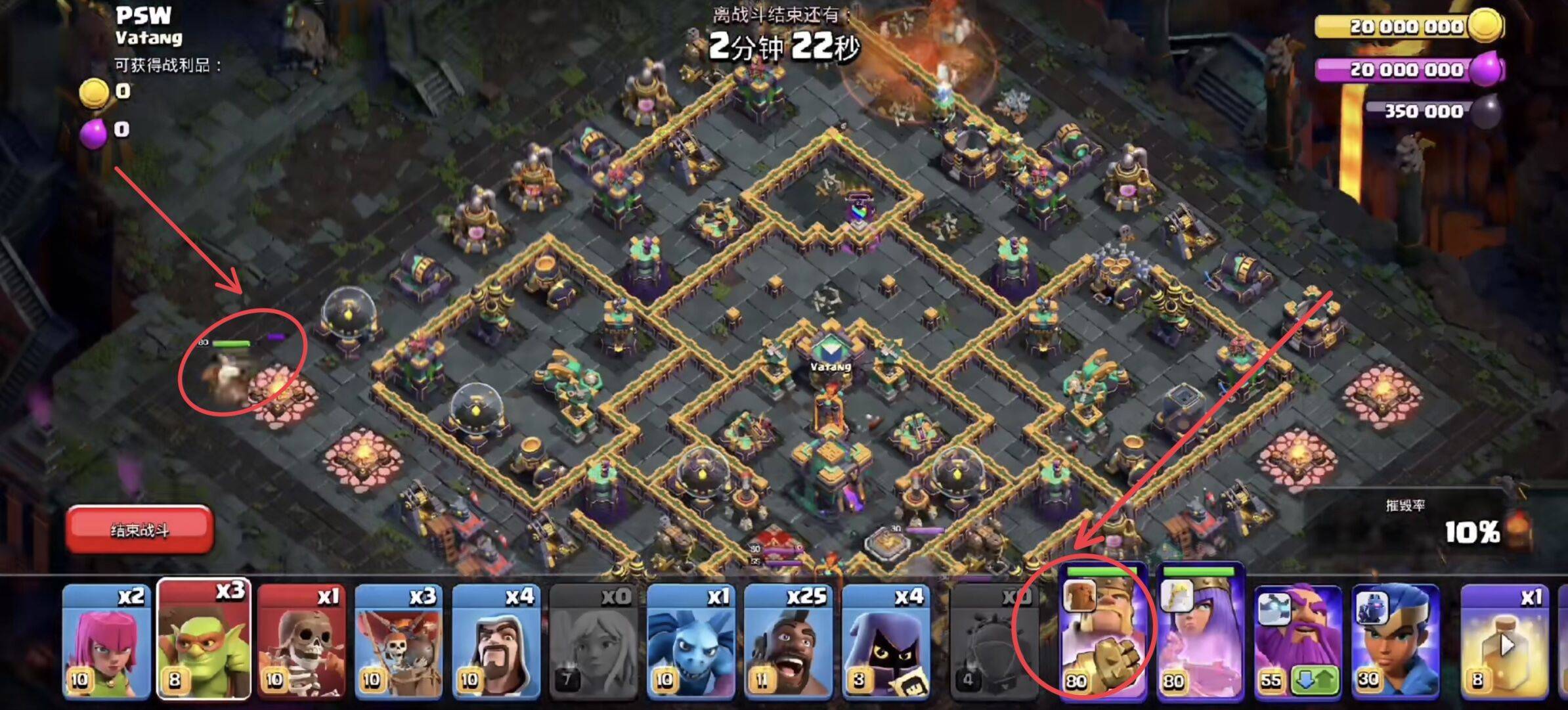Select the Wall Breaker skeleton card

click(x=301, y=640)
